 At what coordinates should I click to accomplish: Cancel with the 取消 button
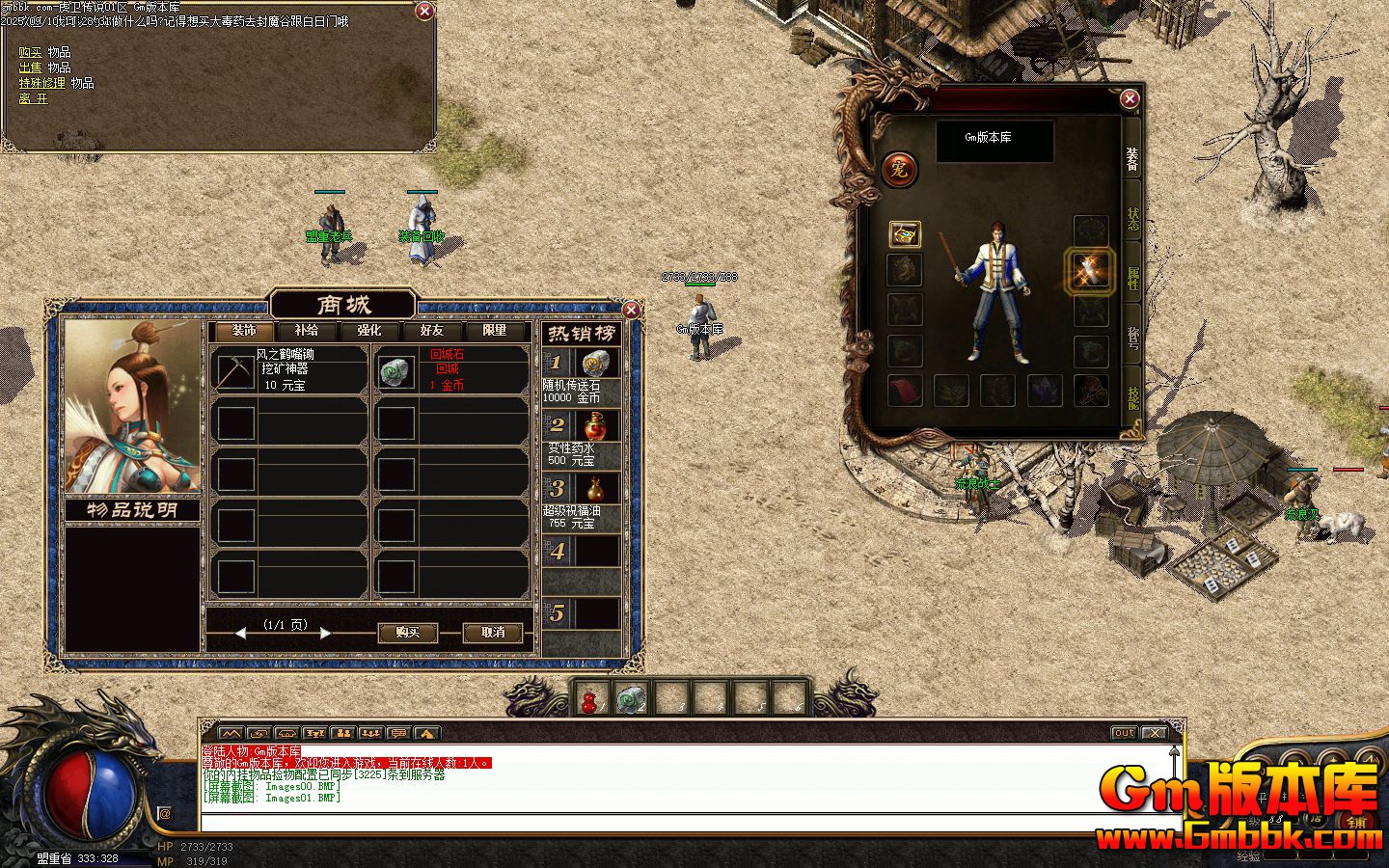pos(492,633)
